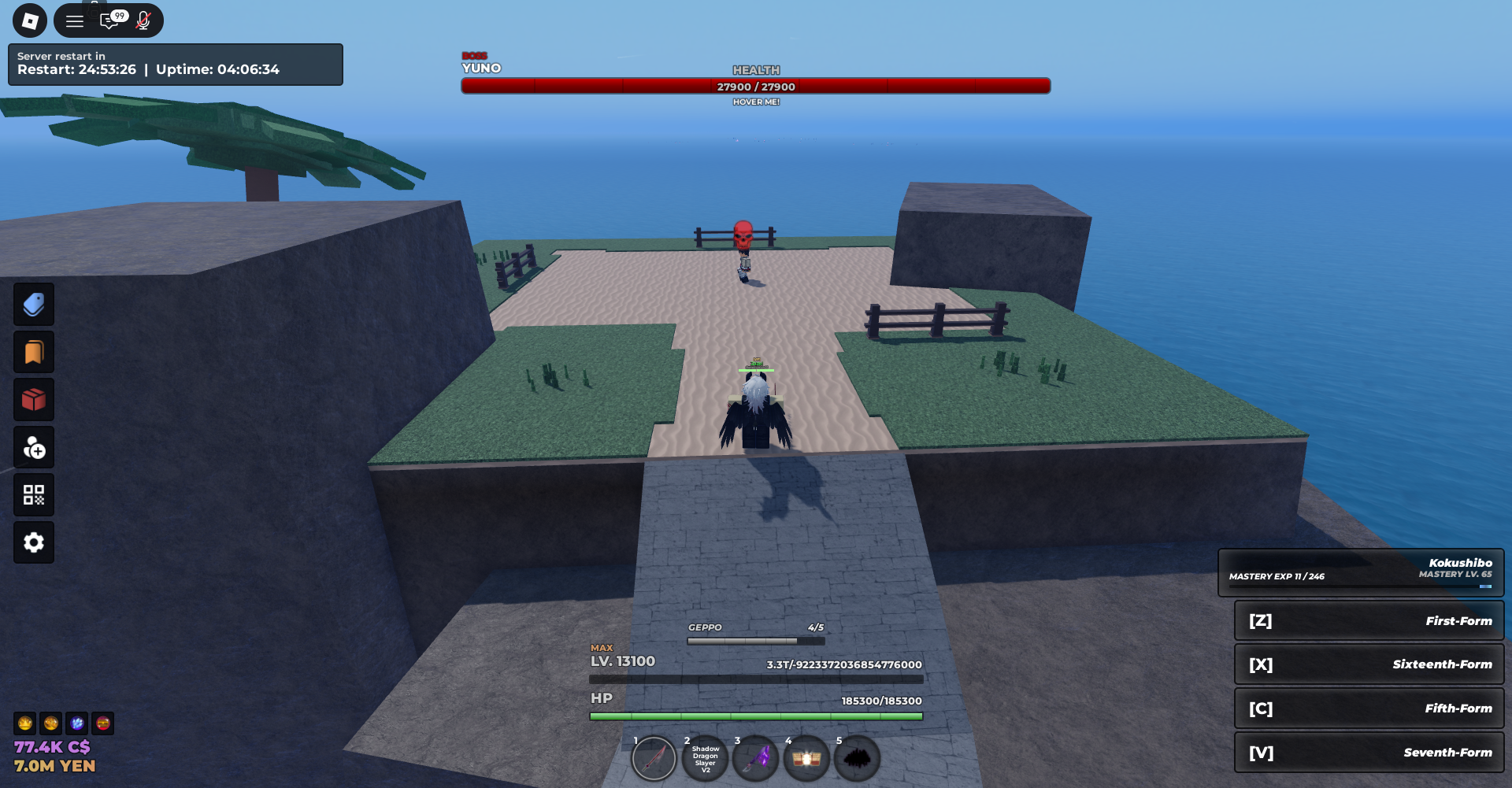Collapse the YUNO boss health display
This screenshot has width=1512, height=788.
click(756, 87)
